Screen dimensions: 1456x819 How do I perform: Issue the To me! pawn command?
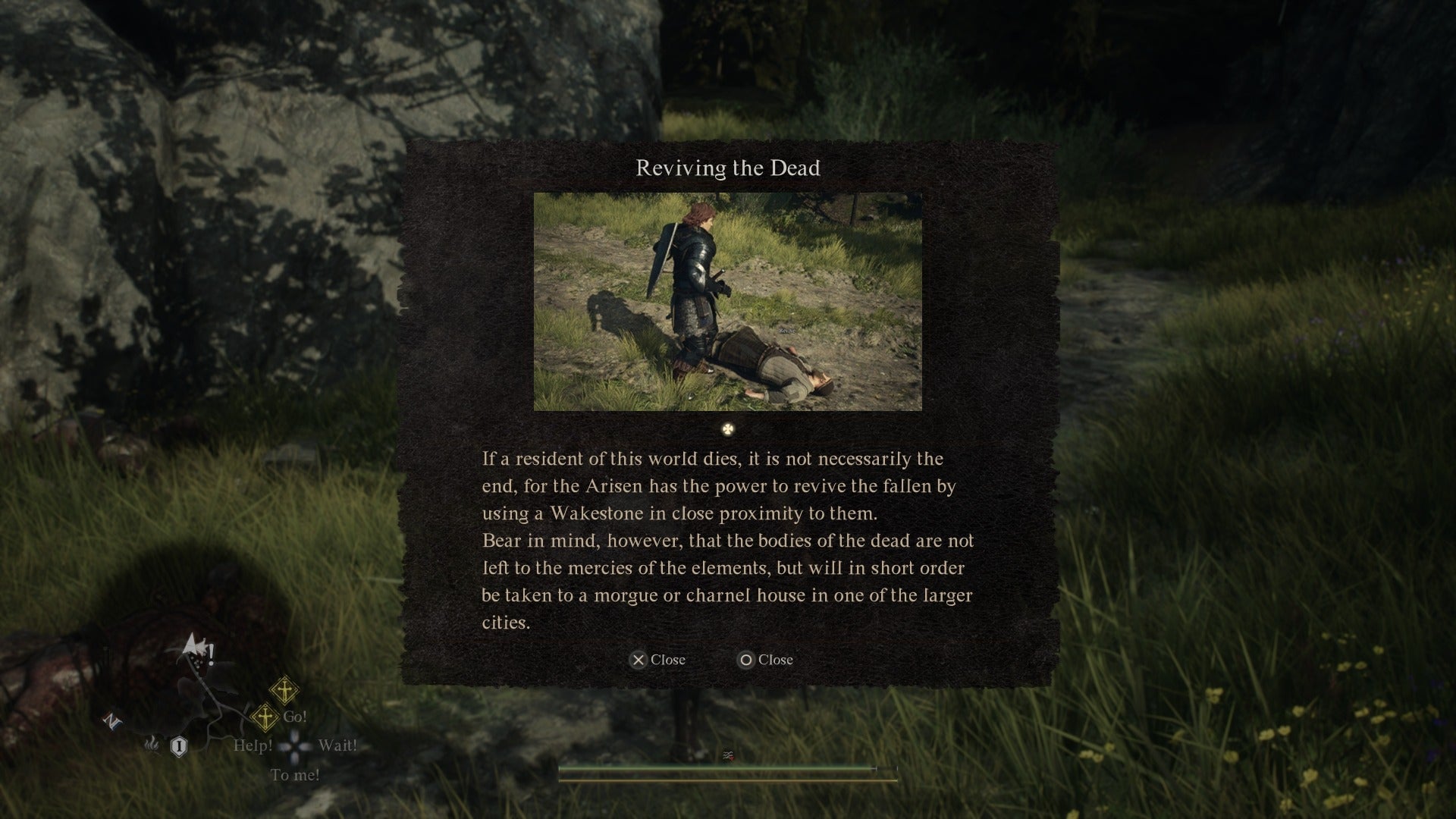pyautogui.click(x=295, y=775)
